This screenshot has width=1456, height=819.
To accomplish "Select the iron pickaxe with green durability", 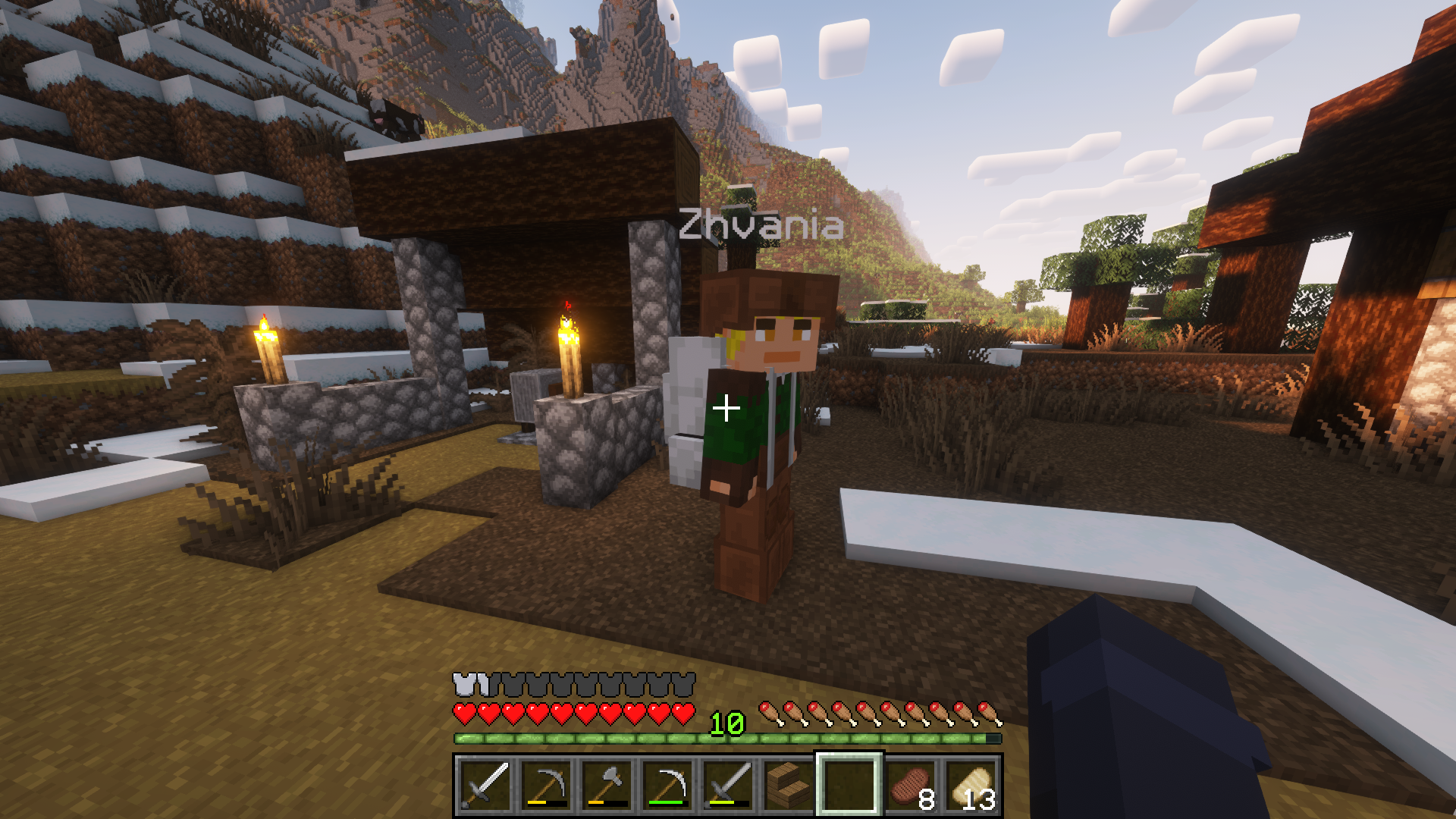I will (667, 784).
